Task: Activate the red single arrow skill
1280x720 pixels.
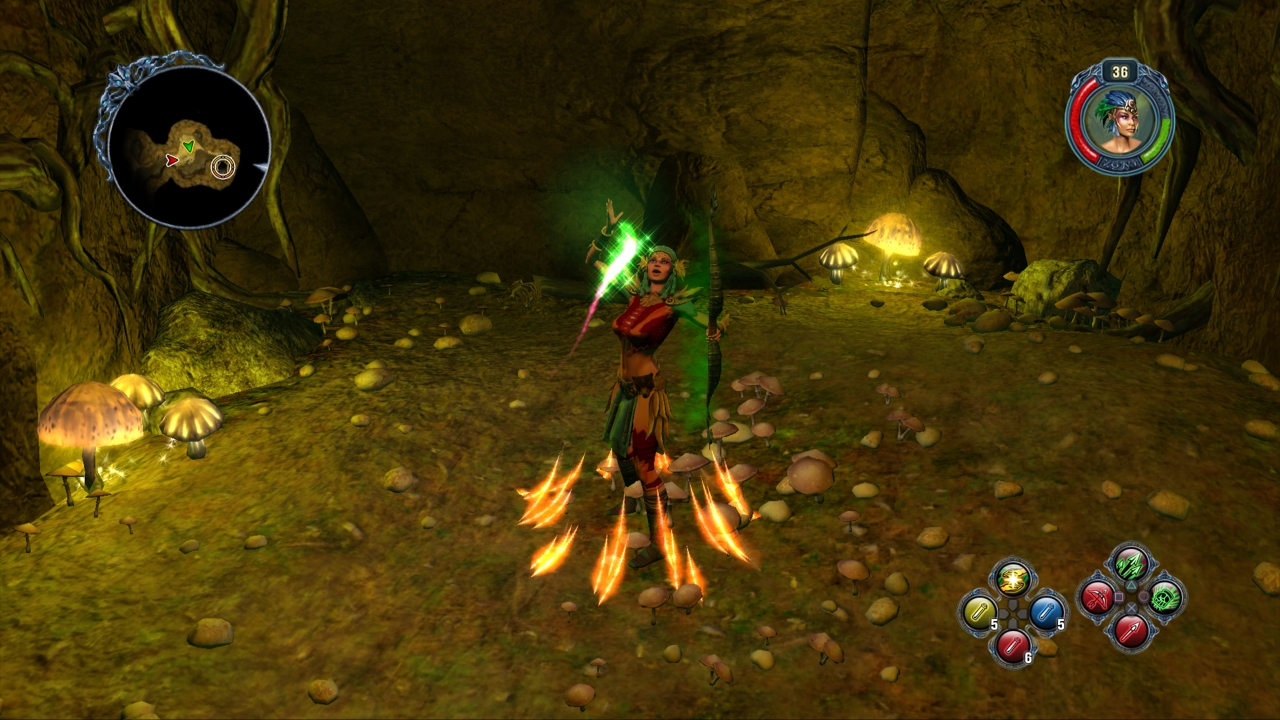Action: tap(1131, 630)
